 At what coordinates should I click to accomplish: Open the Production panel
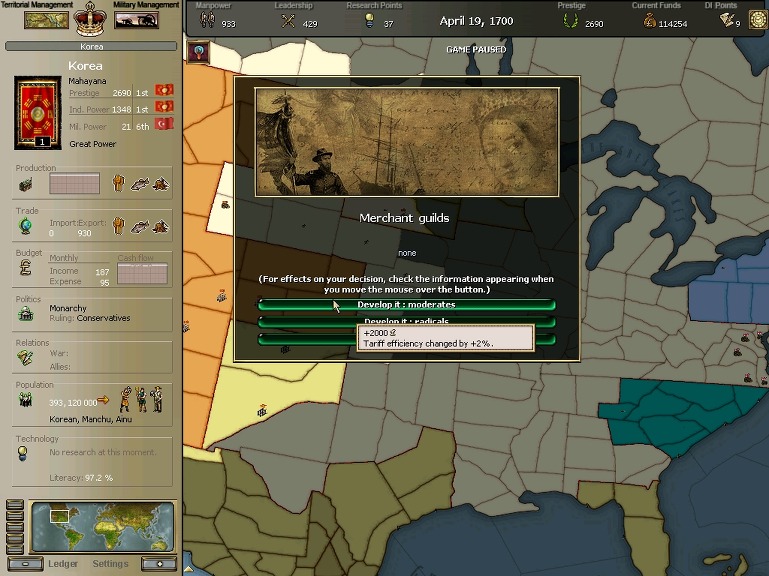(x=27, y=184)
